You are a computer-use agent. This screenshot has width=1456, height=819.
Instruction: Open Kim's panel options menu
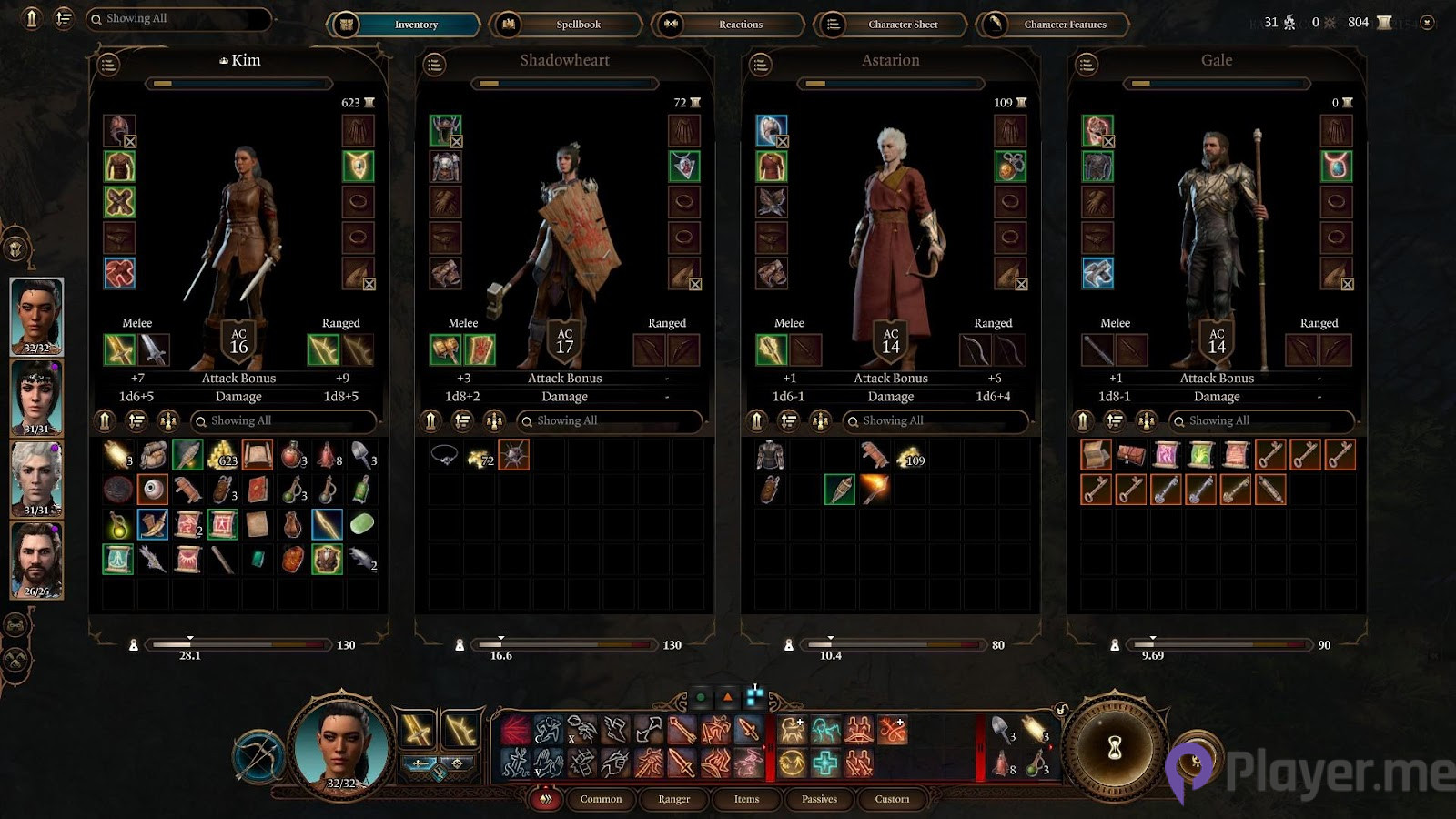[x=108, y=64]
